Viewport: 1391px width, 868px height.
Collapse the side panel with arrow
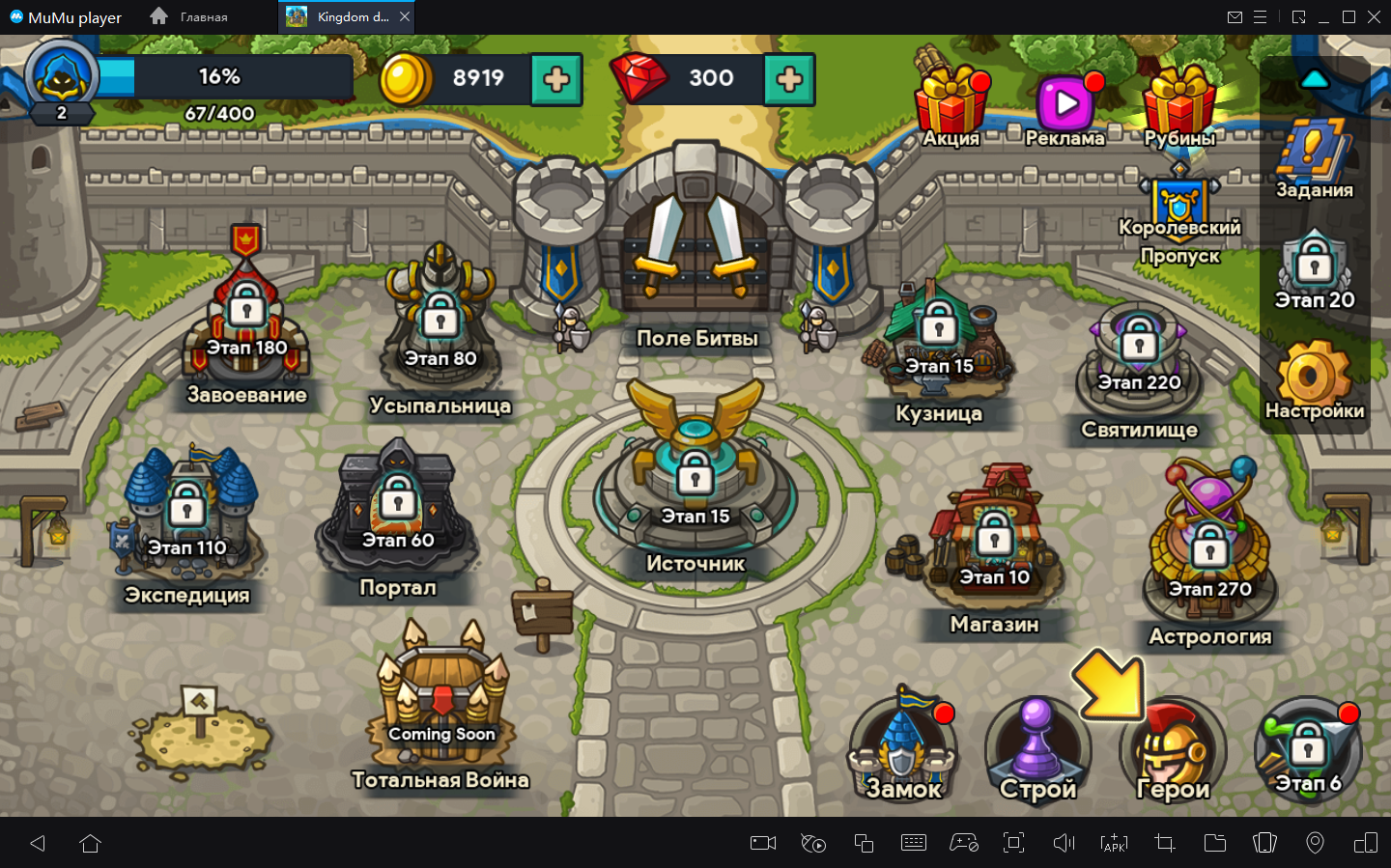pyautogui.click(x=1315, y=79)
